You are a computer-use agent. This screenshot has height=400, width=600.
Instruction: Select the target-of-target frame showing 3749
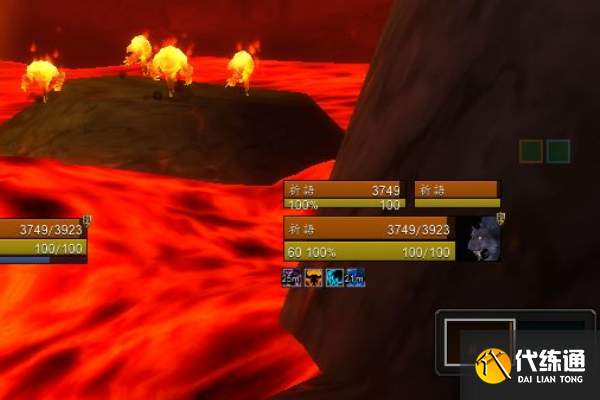pos(345,195)
